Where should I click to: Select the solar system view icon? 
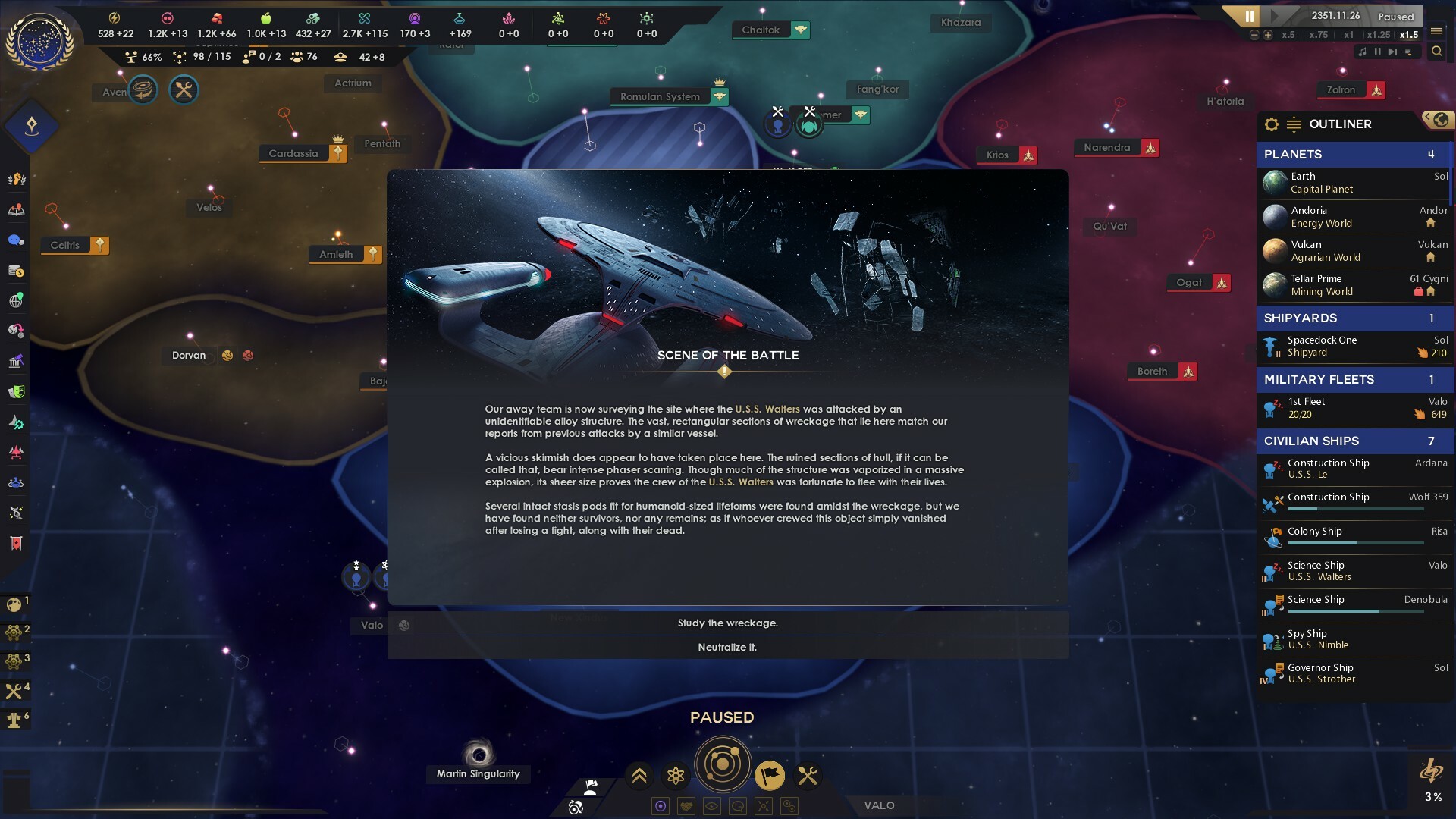[723, 764]
